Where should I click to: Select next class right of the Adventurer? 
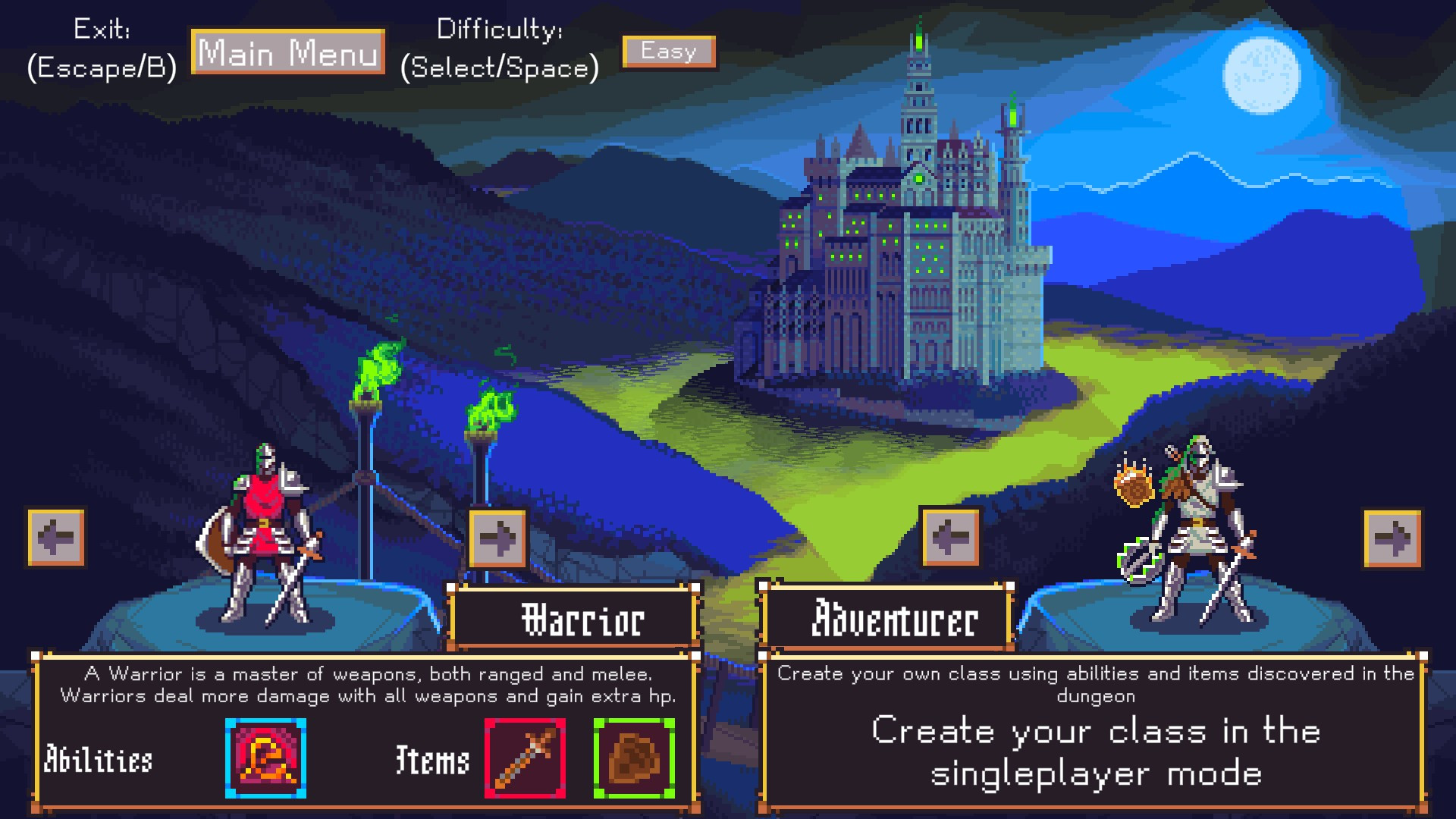pyautogui.click(x=1392, y=538)
